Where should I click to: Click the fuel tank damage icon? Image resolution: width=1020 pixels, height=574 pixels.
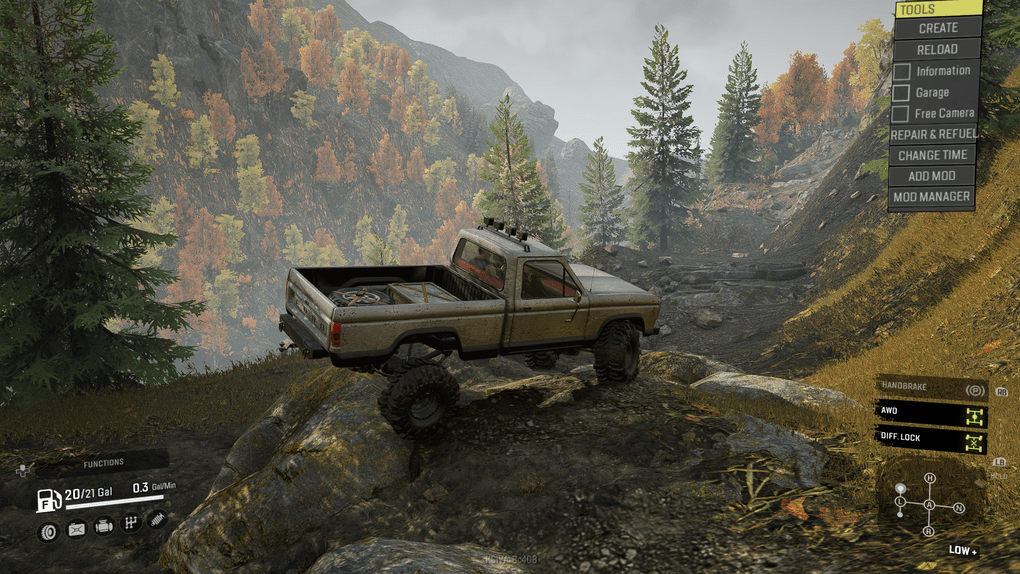tap(76, 529)
